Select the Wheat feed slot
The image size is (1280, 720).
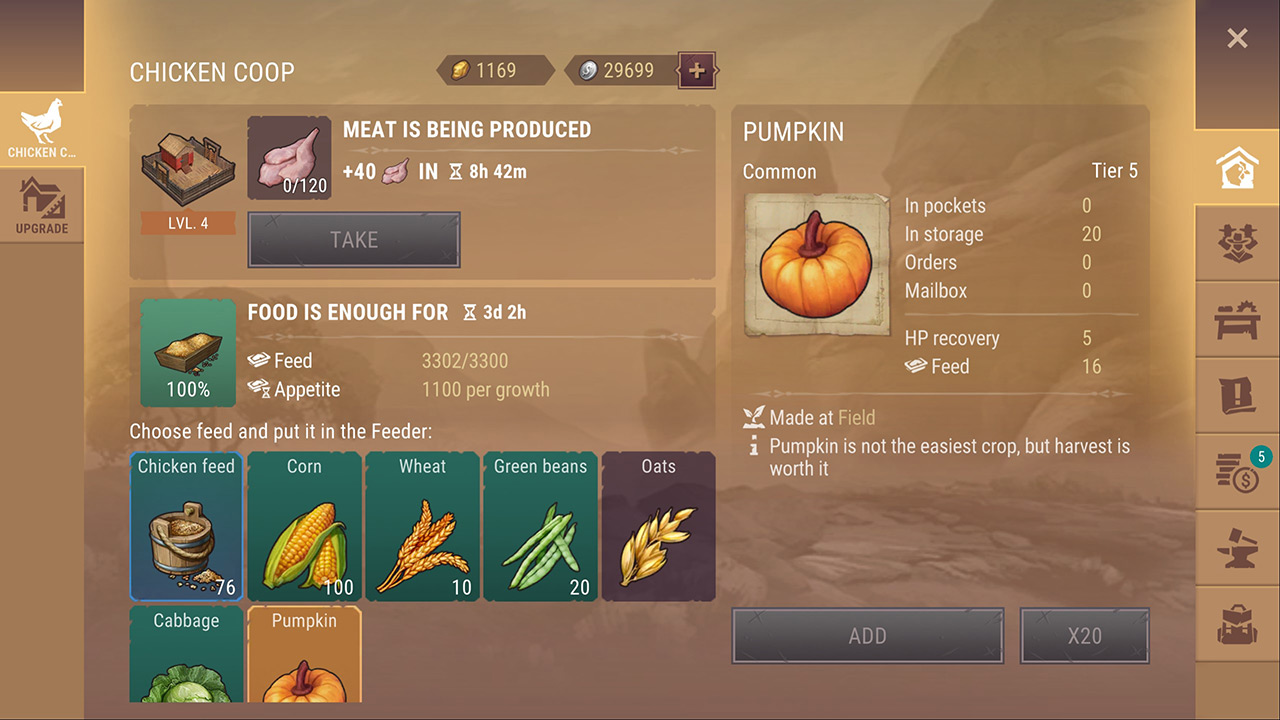(x=422, y=527)
